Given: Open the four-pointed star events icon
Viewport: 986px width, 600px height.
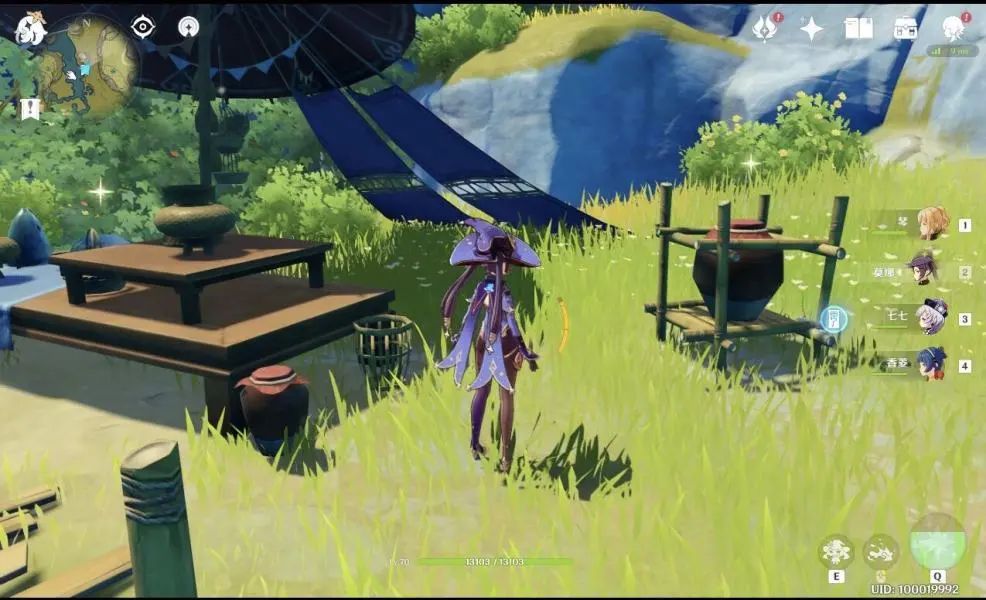Looking at the screenshot, I should point(811,28).
